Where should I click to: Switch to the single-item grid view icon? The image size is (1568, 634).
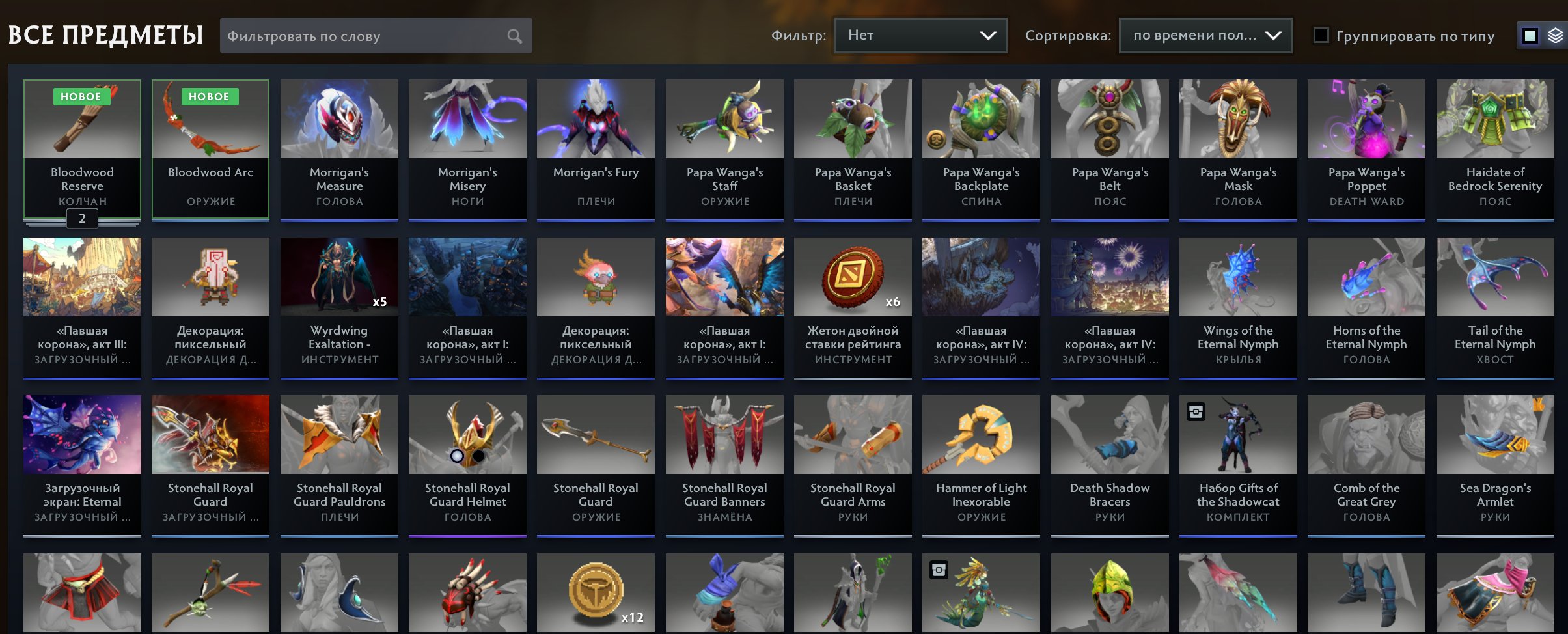point(1530,36)
